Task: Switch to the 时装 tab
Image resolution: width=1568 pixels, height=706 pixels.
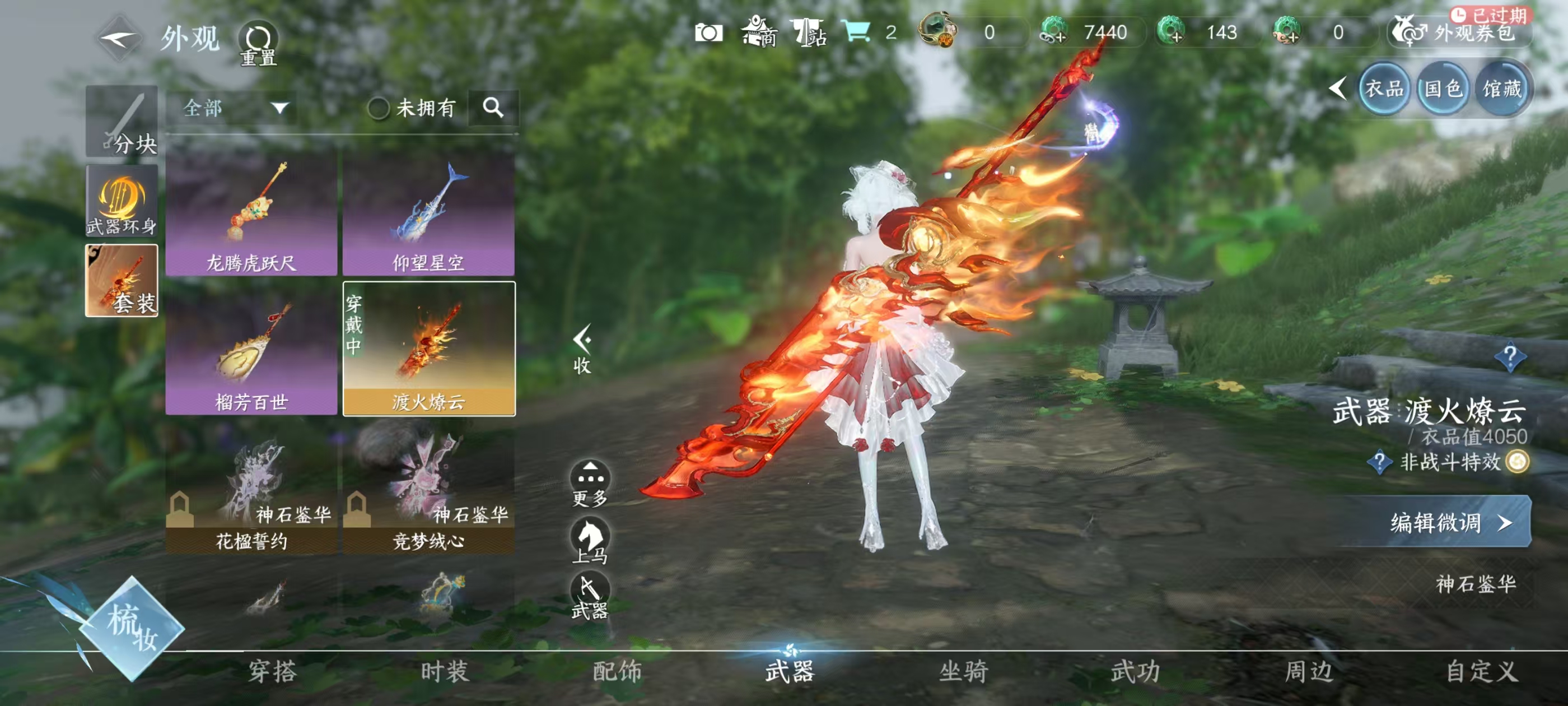Action: coord(444,672)
